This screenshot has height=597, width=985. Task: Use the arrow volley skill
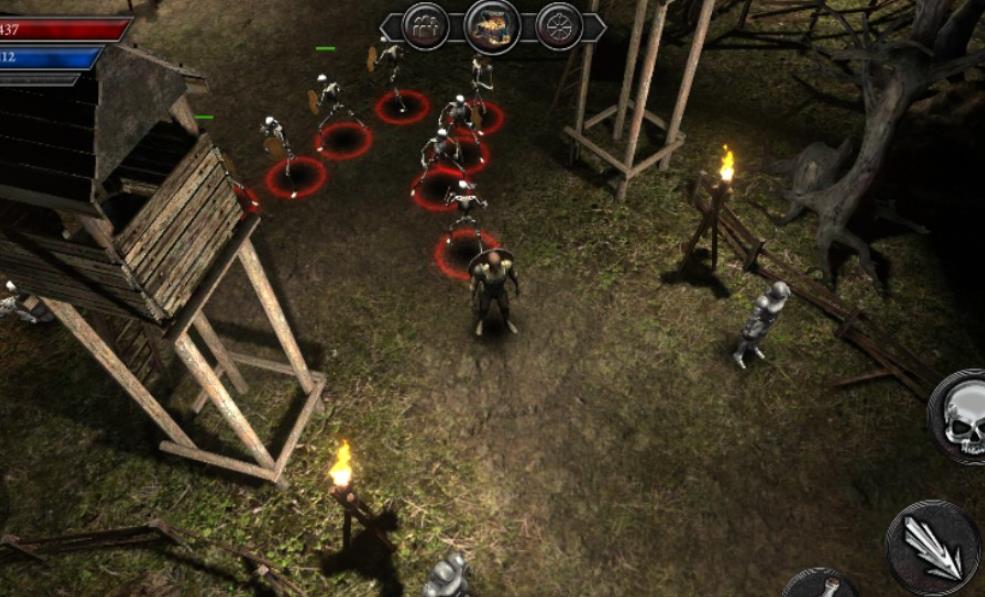[932, 548]
